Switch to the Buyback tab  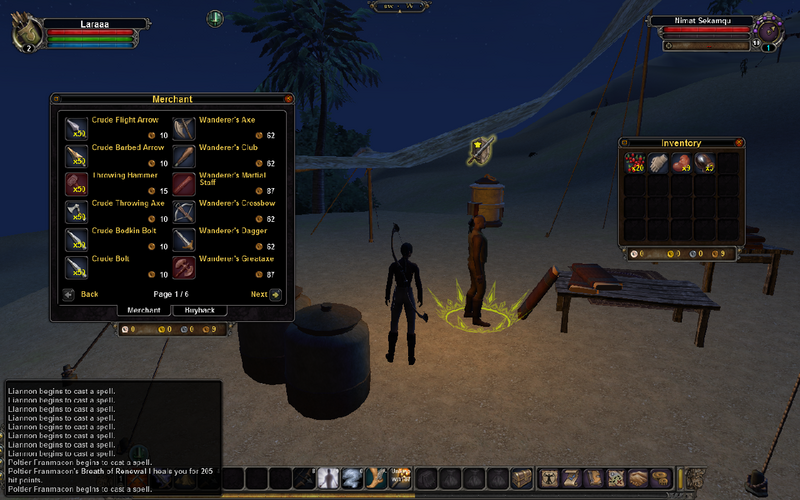pos(200,310)
